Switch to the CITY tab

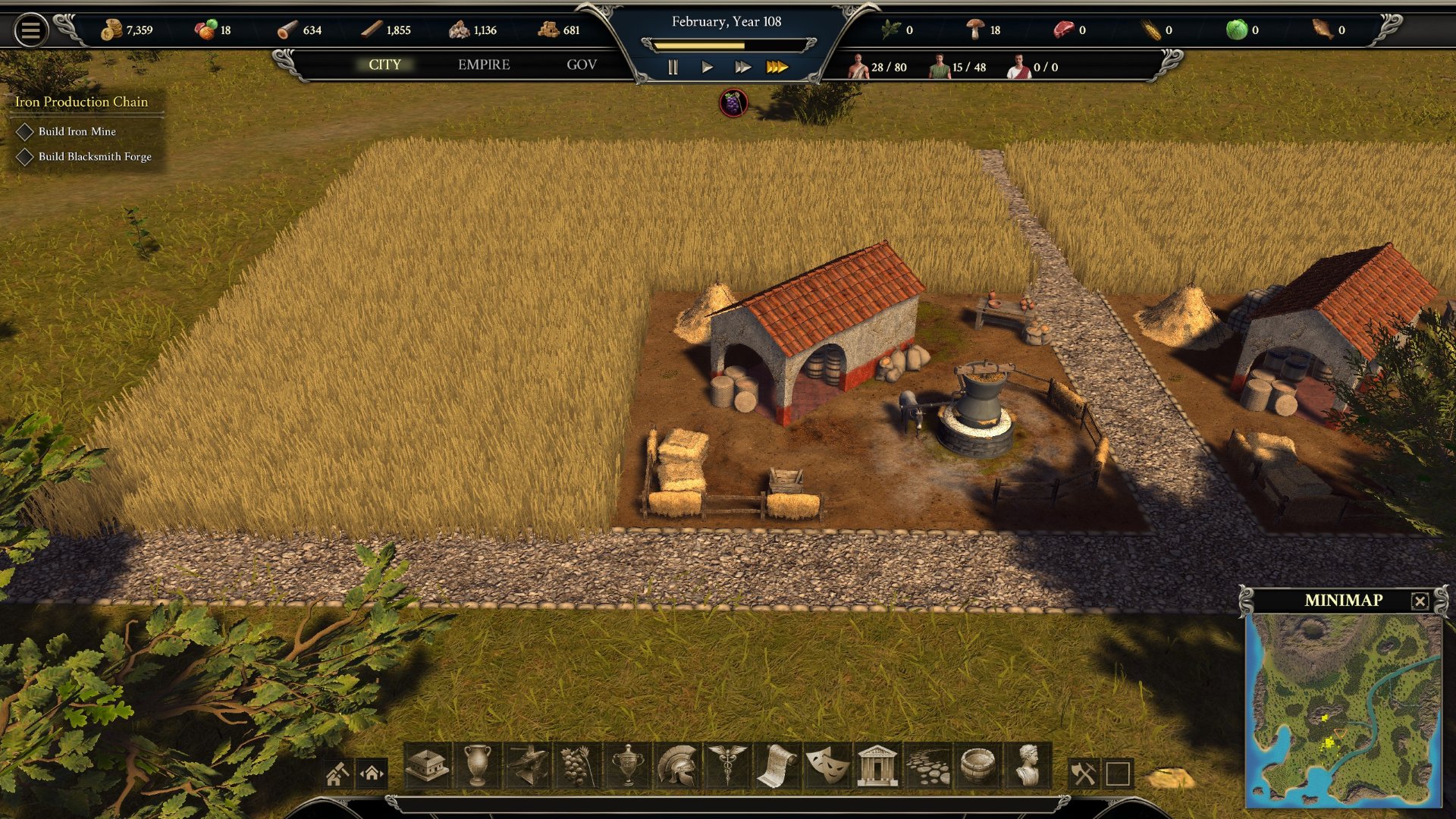(x=384, y=65)
